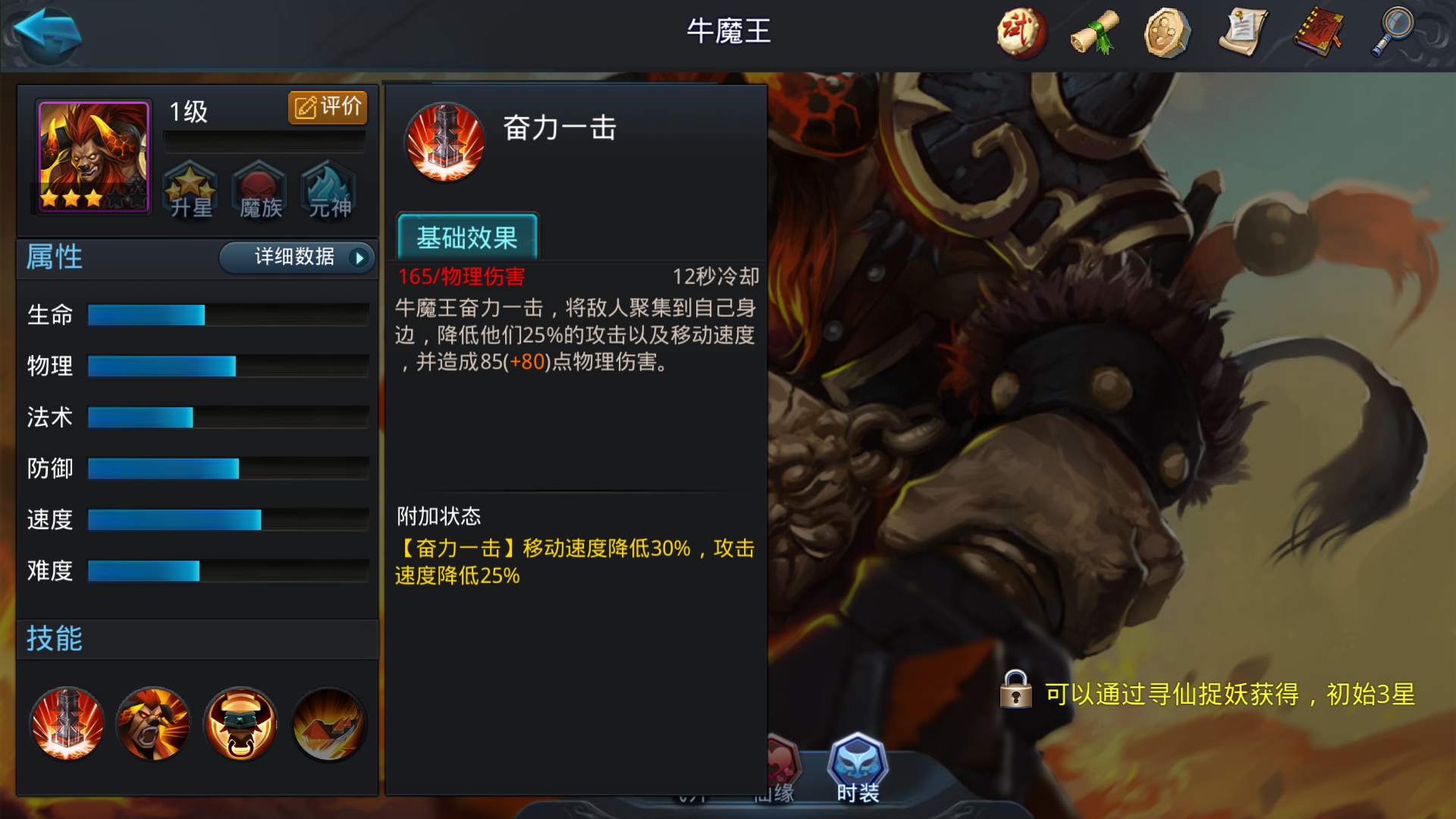Open the red handbook icon in top bar
This screenshot has height=819, width=1456.
(1317, 34)
